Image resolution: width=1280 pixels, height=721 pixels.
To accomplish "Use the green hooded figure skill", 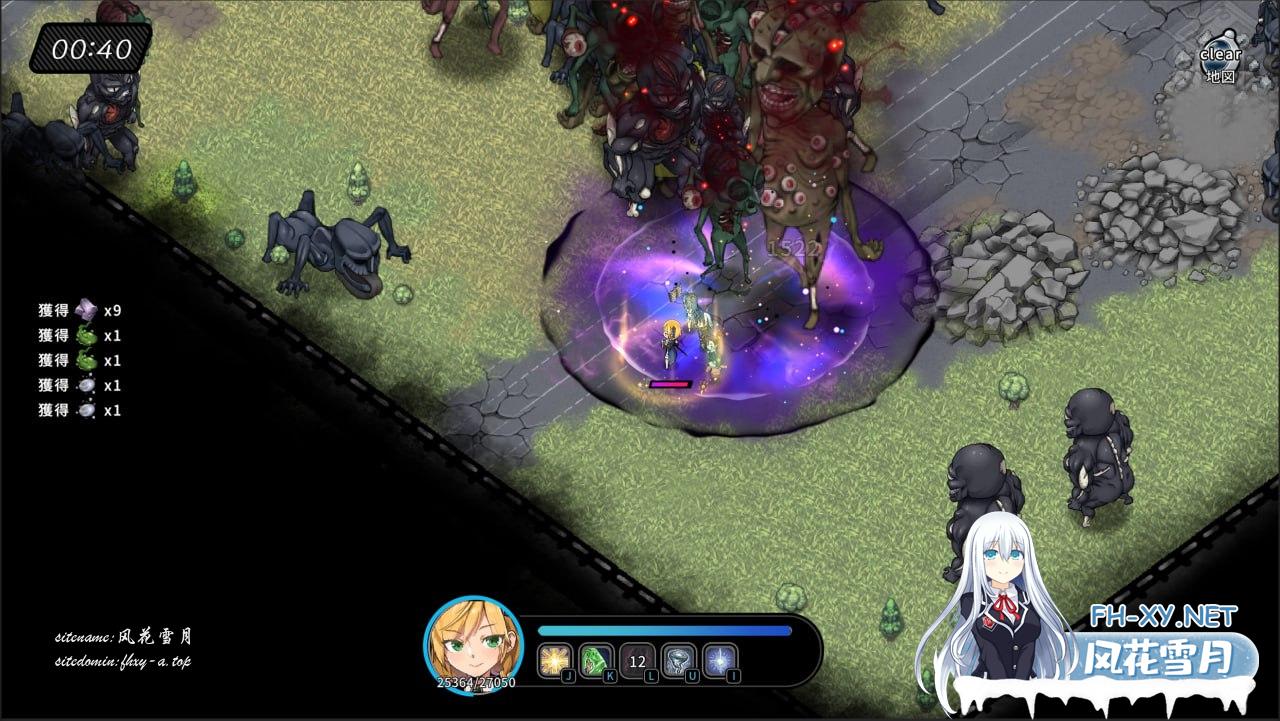I will (595, 660).
